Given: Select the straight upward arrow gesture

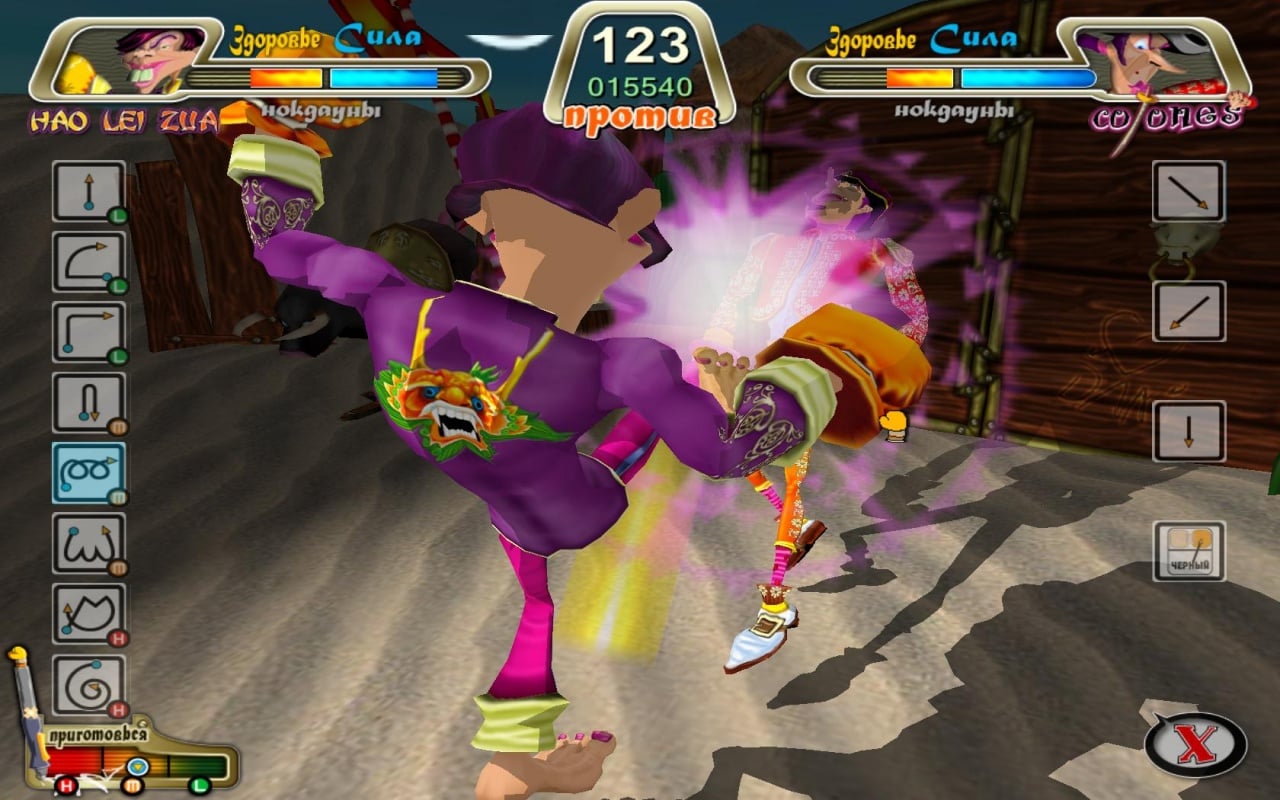Looking at the screenshot, I should click(89, 191).
